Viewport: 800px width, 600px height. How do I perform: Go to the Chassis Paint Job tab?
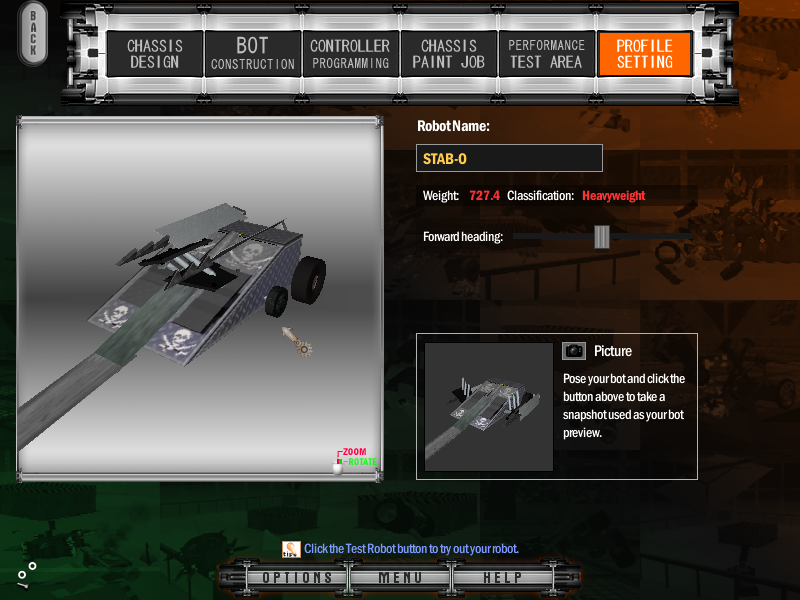448,54
